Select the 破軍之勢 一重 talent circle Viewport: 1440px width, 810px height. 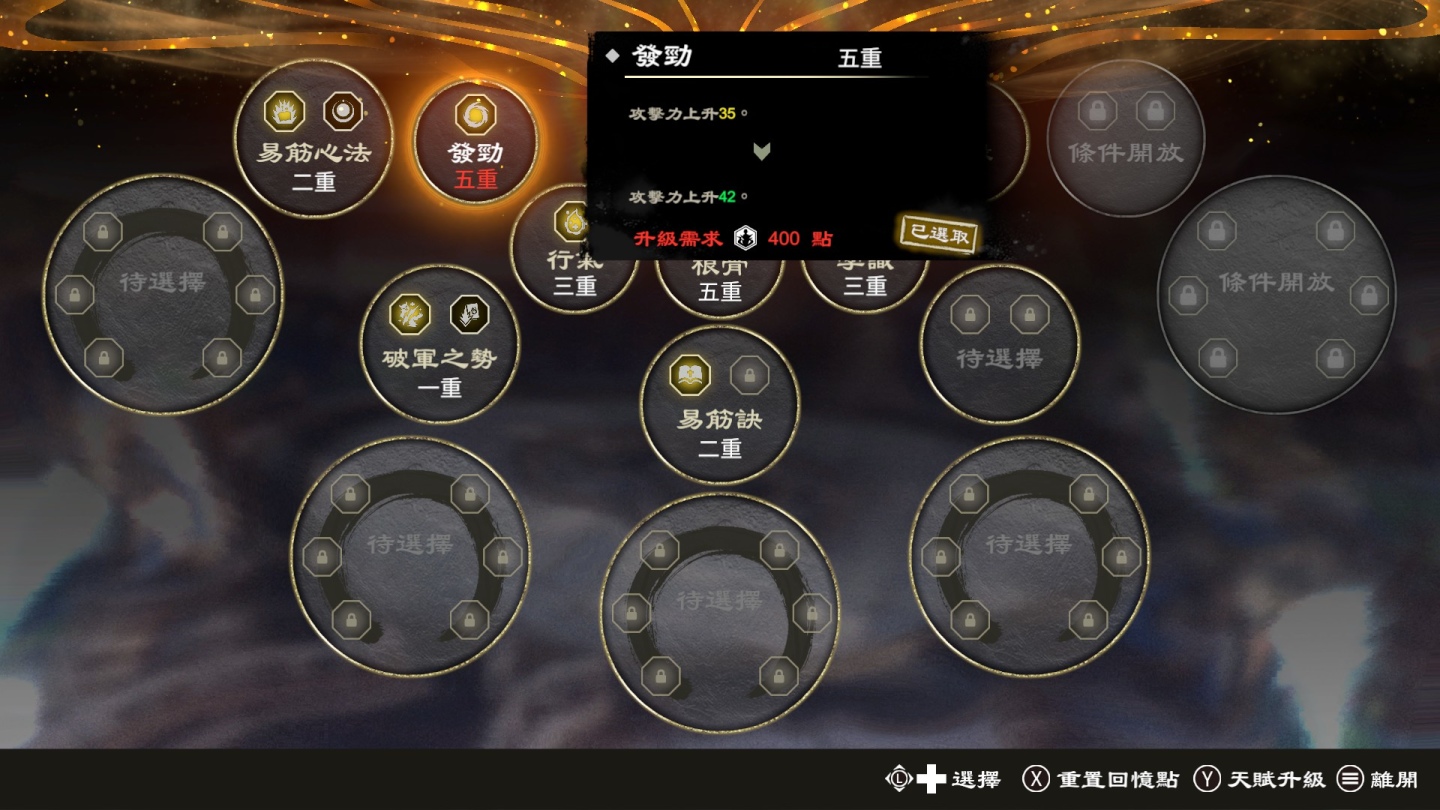click(x=439, y=343)
